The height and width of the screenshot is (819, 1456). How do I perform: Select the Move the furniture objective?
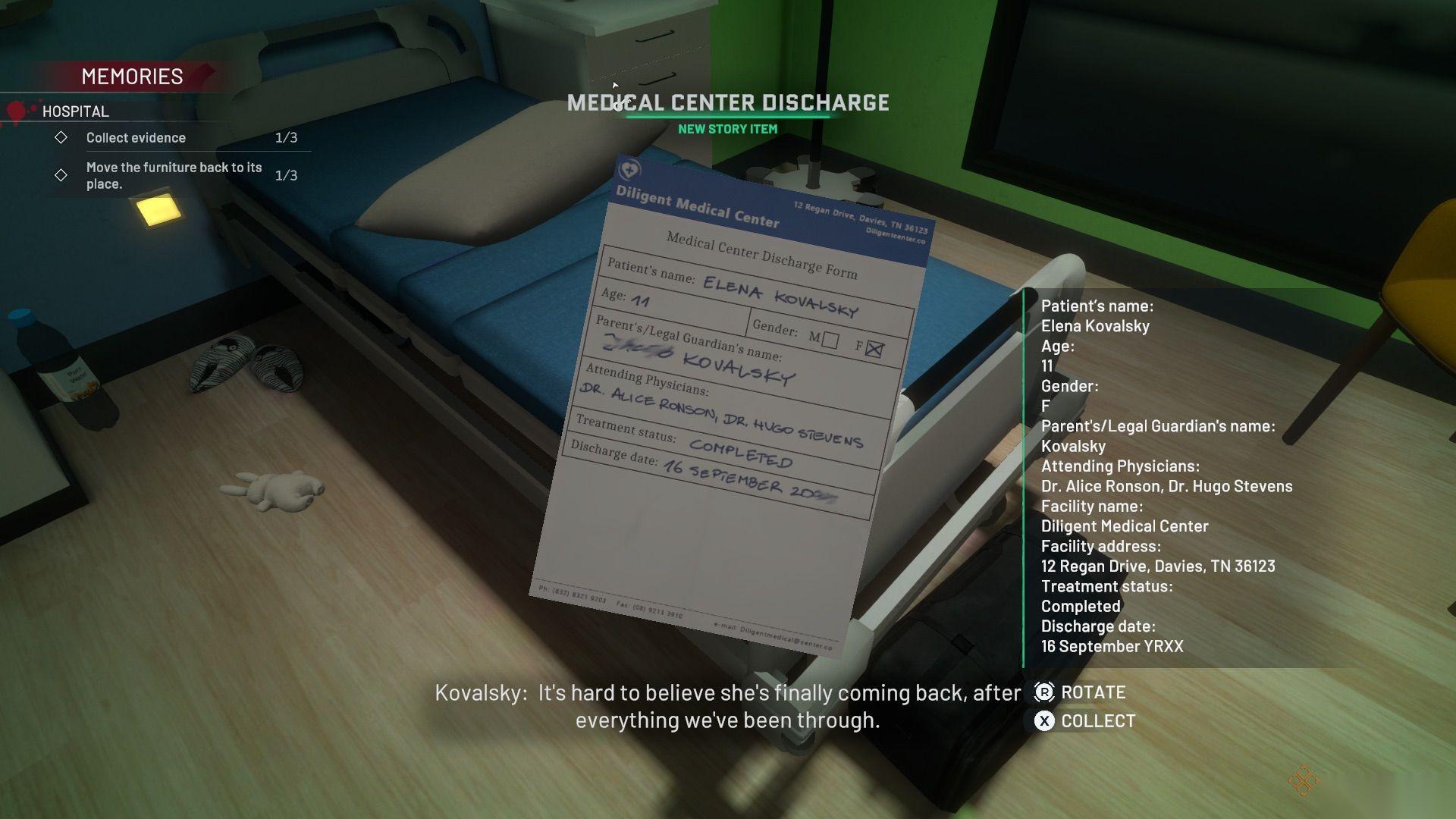(x=174, y=175)
